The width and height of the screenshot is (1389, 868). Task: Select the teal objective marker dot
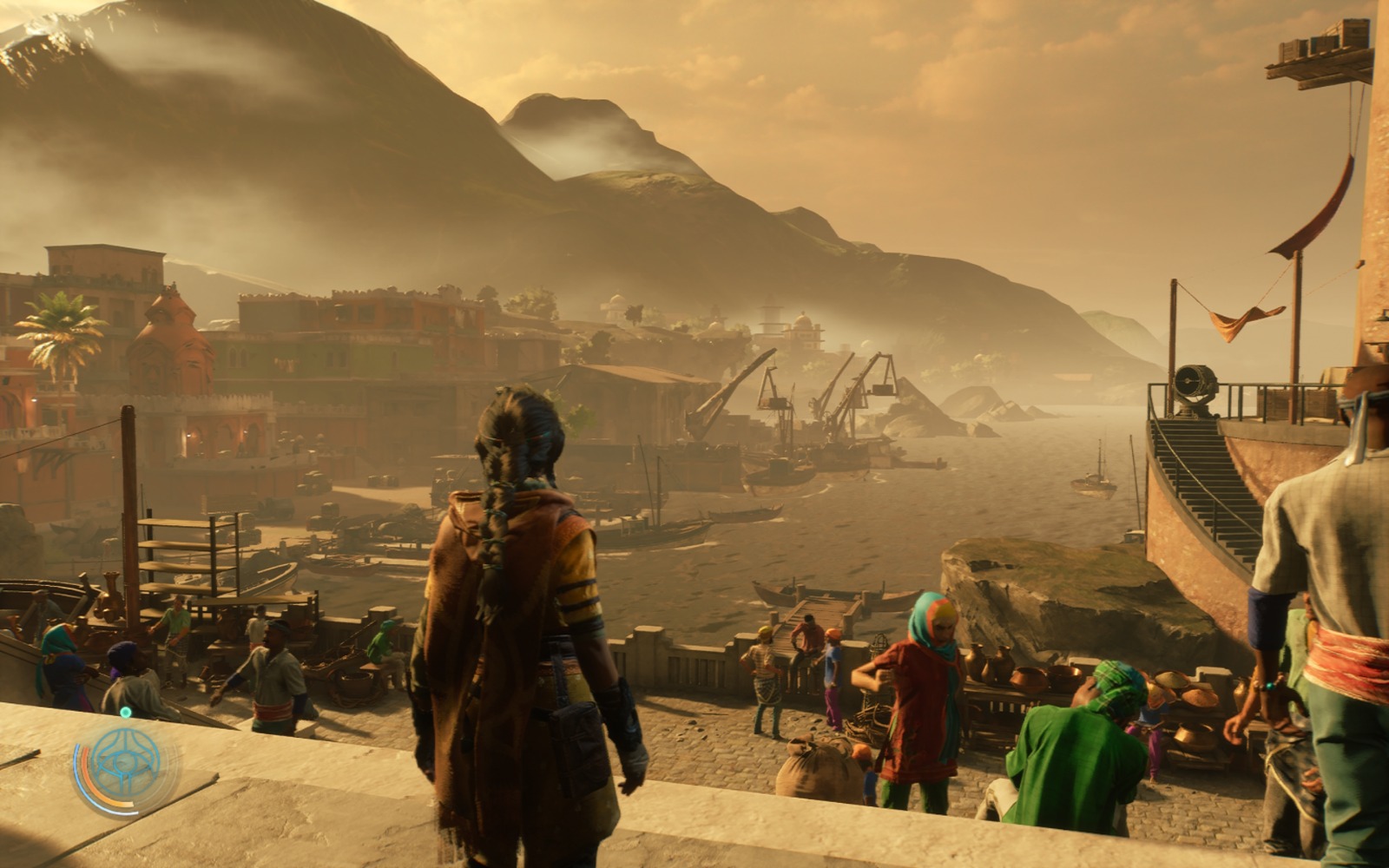126,713
